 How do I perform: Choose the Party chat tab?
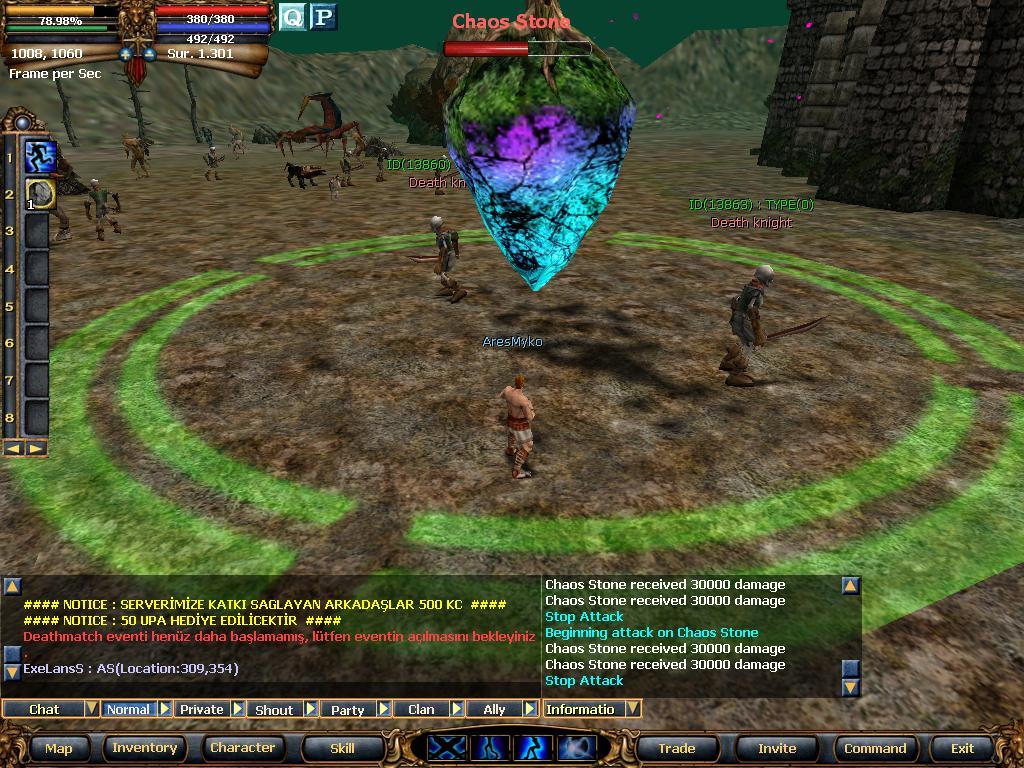[x=347, y=709]
